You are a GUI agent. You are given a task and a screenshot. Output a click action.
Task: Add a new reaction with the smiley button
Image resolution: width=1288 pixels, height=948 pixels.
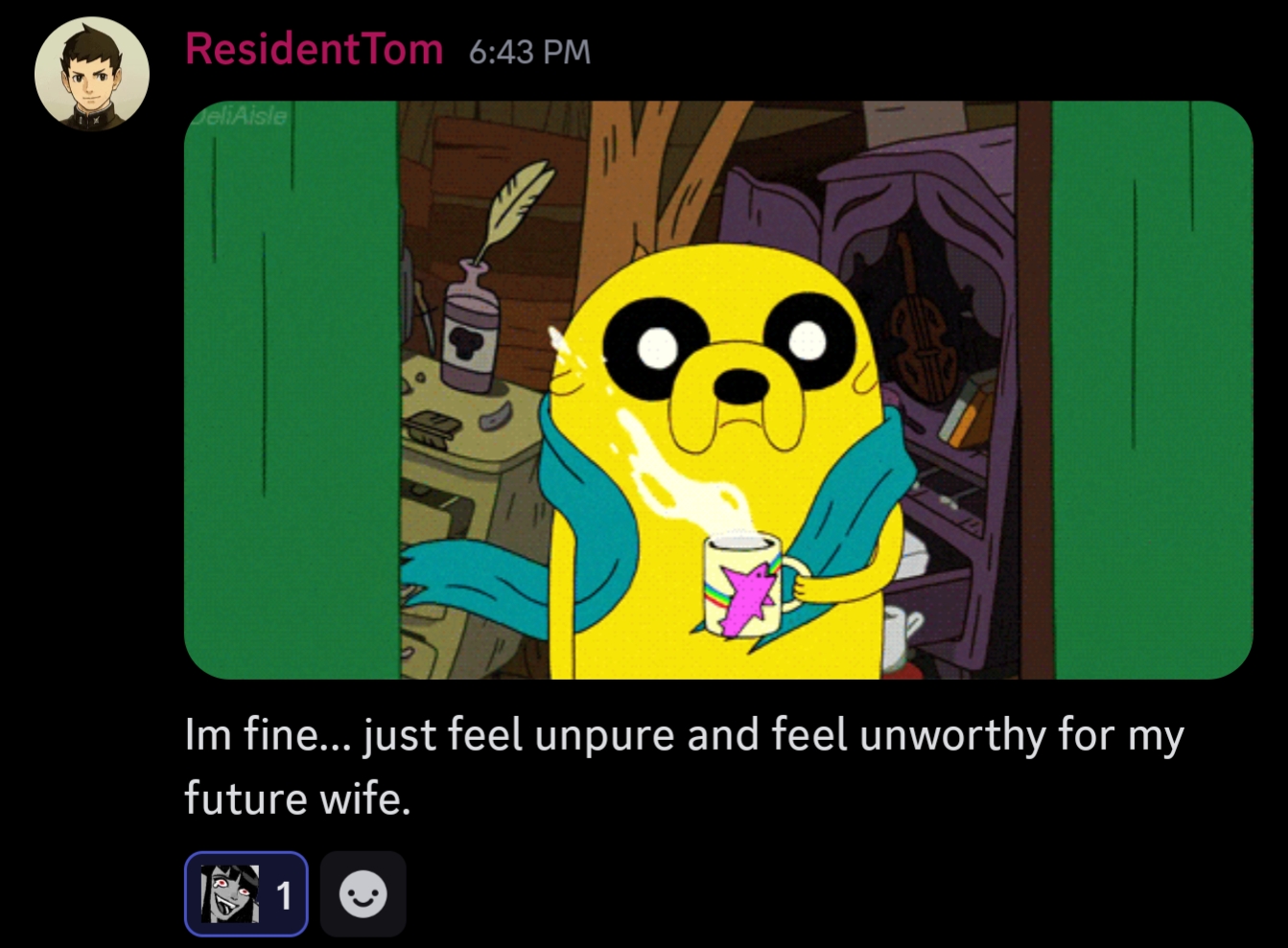363,893
